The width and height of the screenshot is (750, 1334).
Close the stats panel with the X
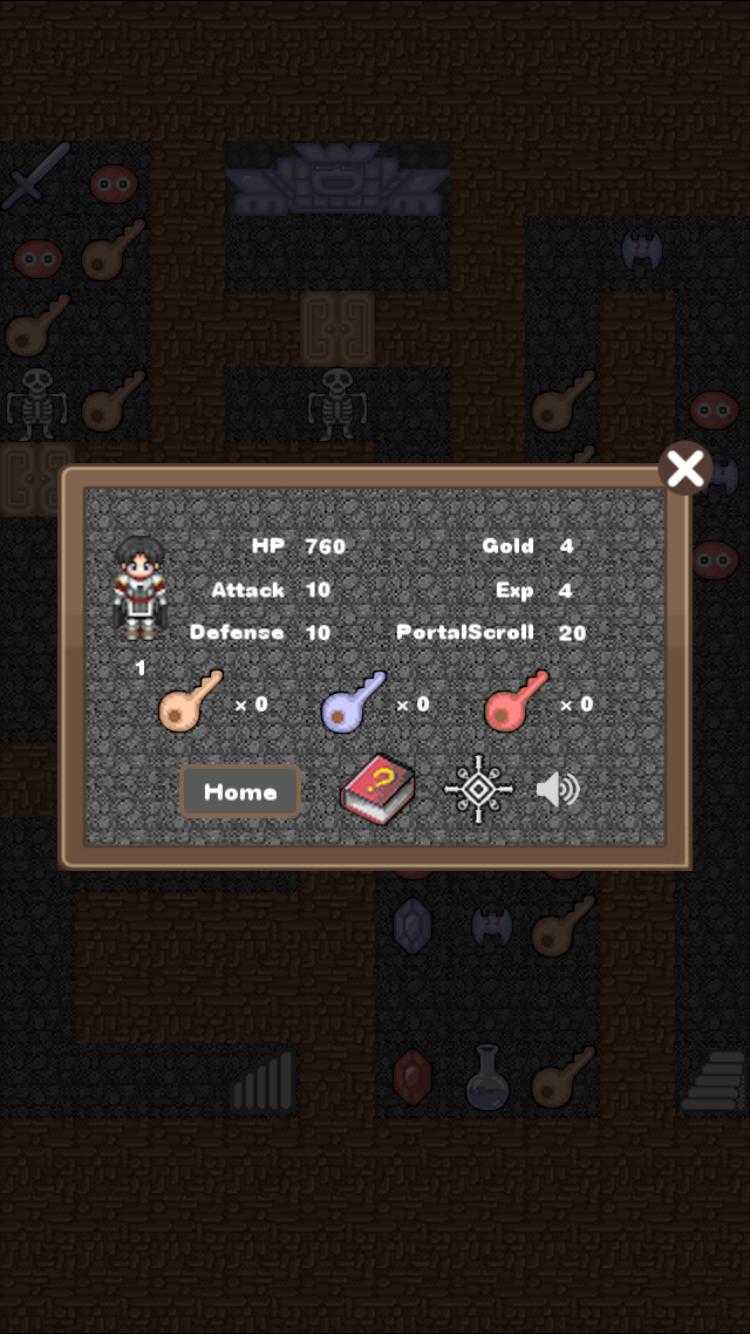685,468
